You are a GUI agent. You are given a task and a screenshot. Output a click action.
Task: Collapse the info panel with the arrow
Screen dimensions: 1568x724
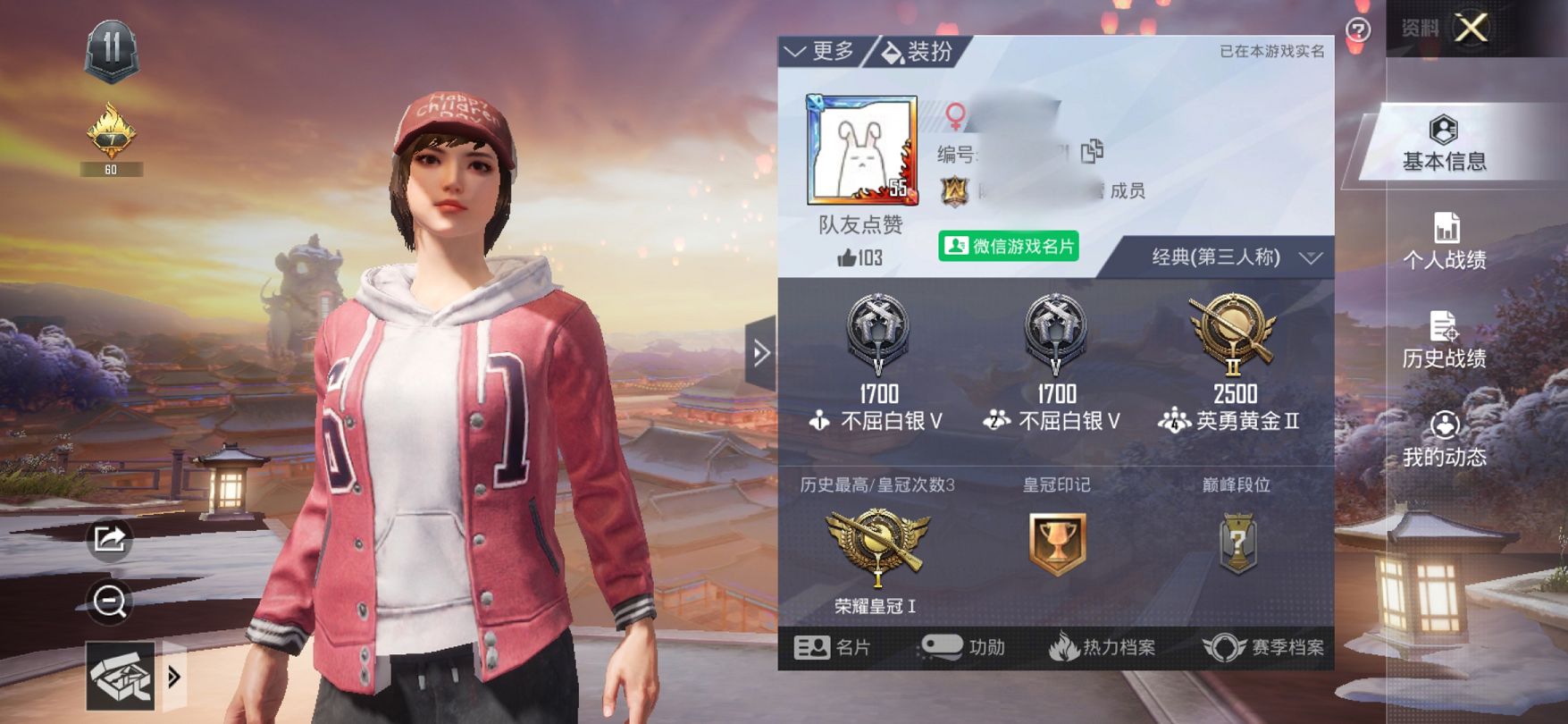(x=761, y=353)
